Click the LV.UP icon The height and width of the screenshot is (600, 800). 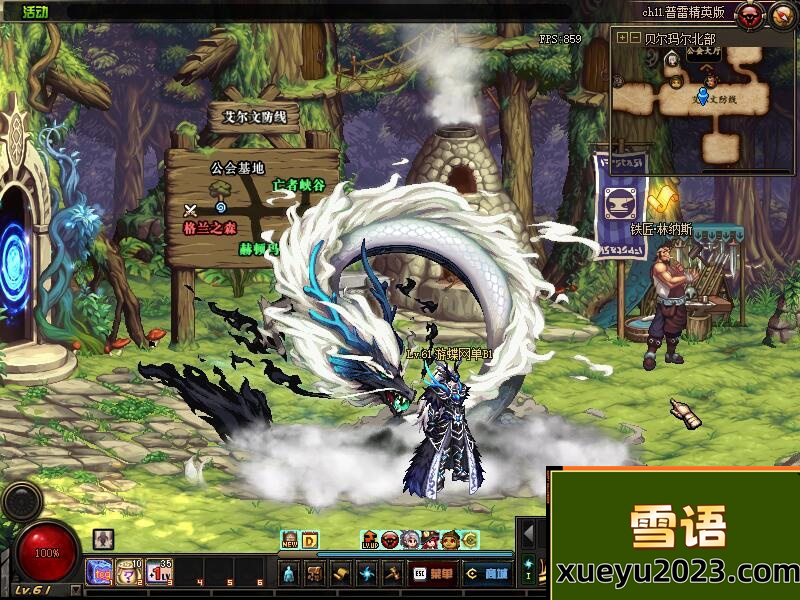[369, 541]
